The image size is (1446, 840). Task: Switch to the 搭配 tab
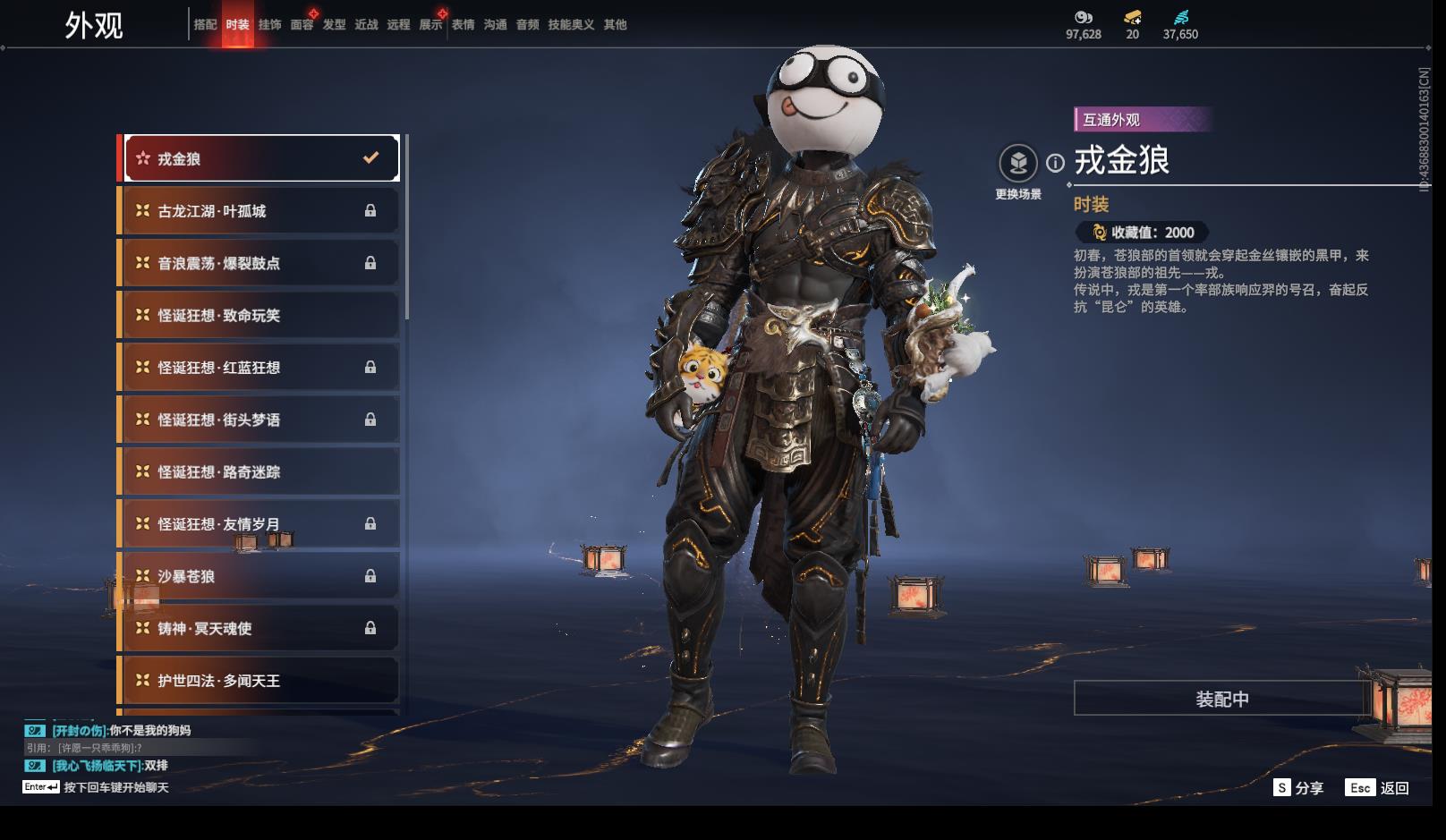point(205,25)
